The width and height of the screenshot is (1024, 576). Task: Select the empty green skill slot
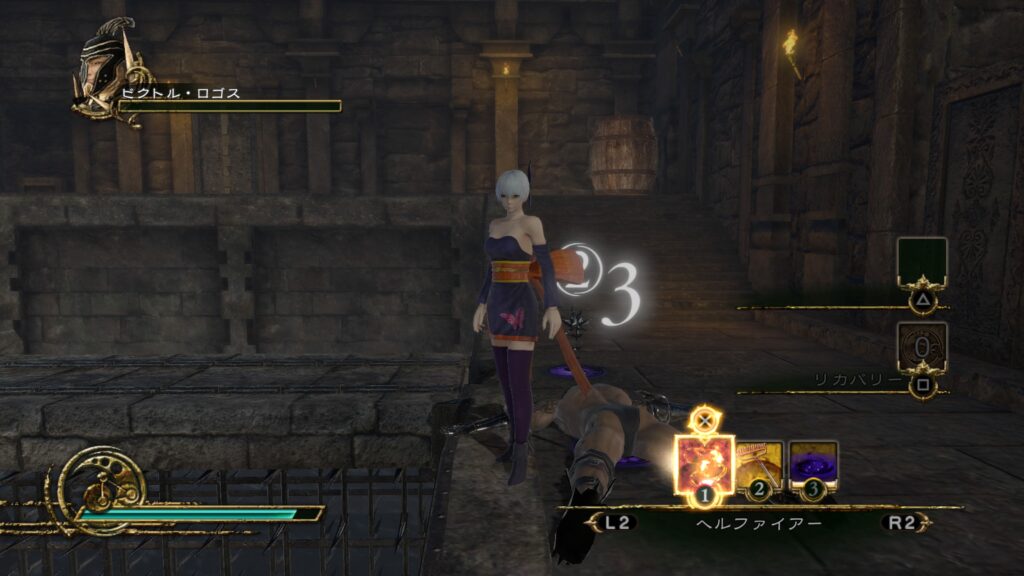pyautogui.click(x=921, y=263)
